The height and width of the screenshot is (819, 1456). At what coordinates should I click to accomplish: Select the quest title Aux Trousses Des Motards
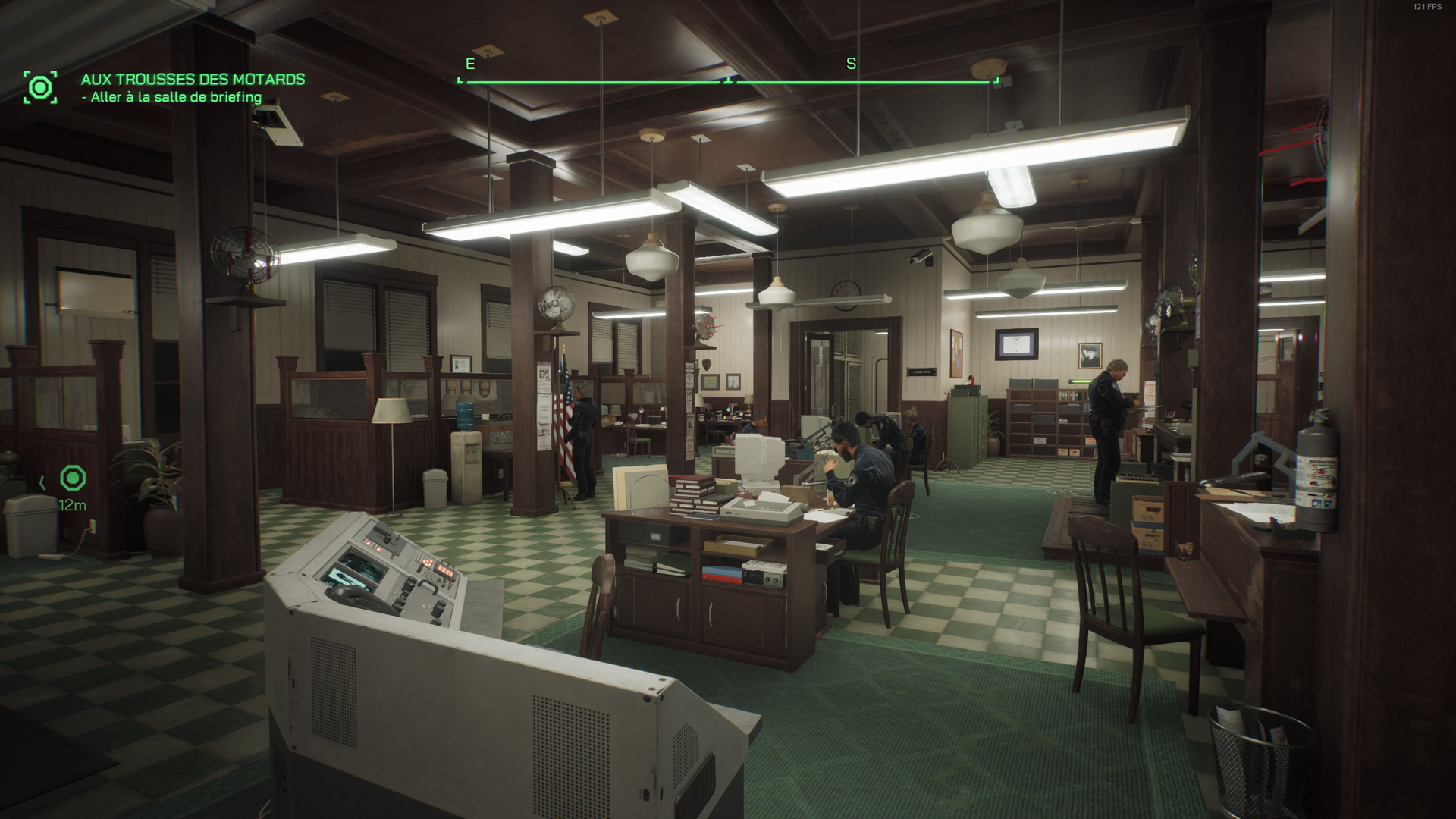(x=193, y=80)
